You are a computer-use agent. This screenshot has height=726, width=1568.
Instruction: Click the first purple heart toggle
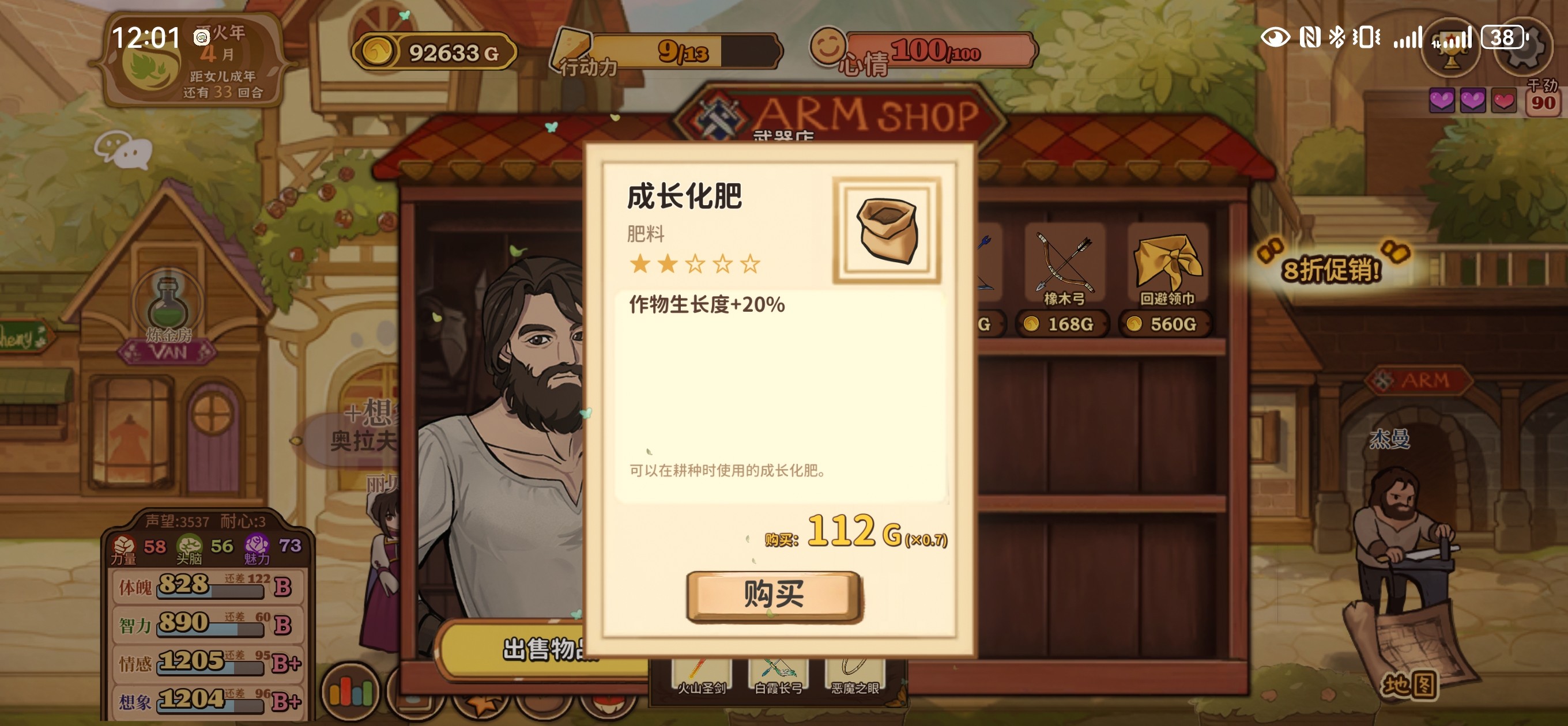click(1443, 101)
